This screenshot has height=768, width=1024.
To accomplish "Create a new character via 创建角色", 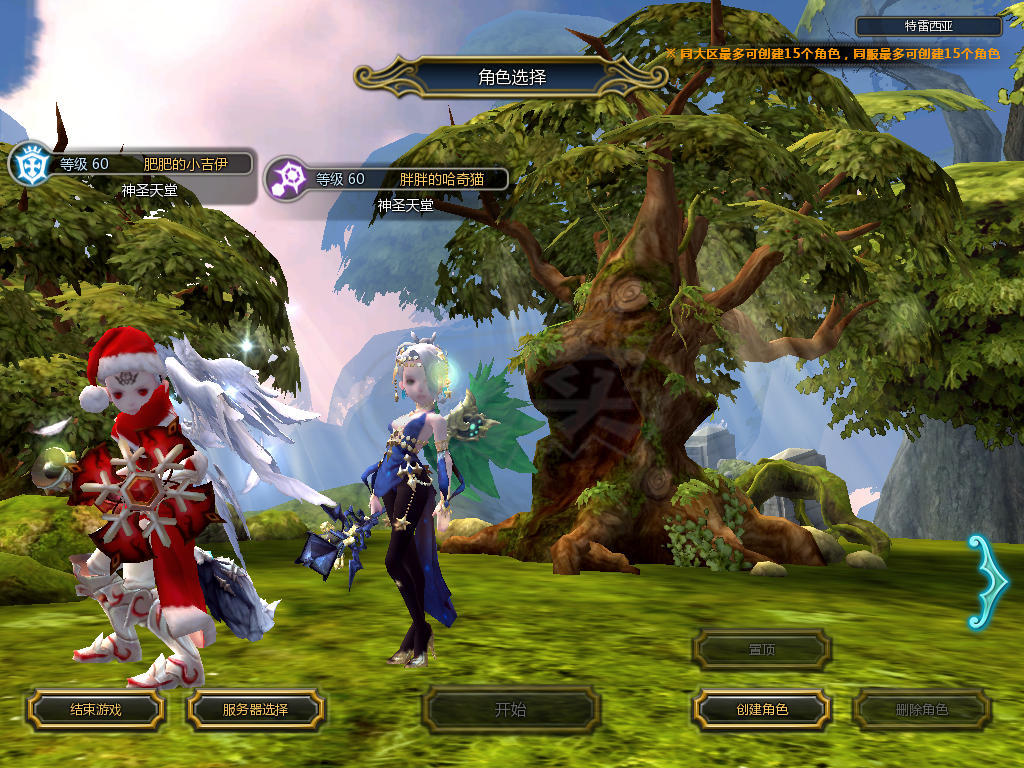I will [762, 710].
